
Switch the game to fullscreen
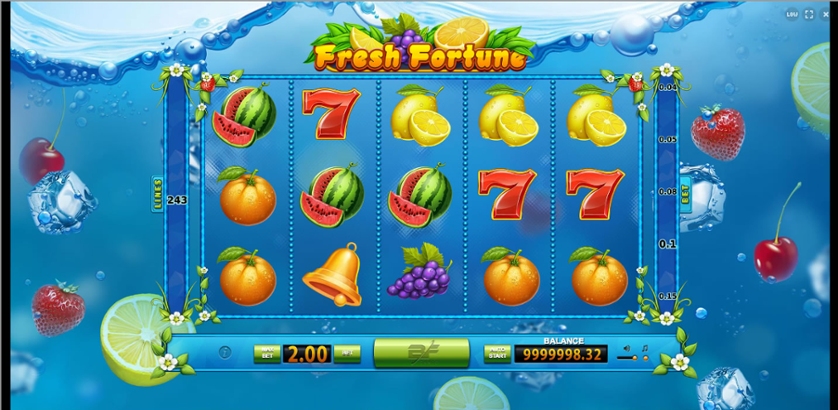(x=808, y=13)
